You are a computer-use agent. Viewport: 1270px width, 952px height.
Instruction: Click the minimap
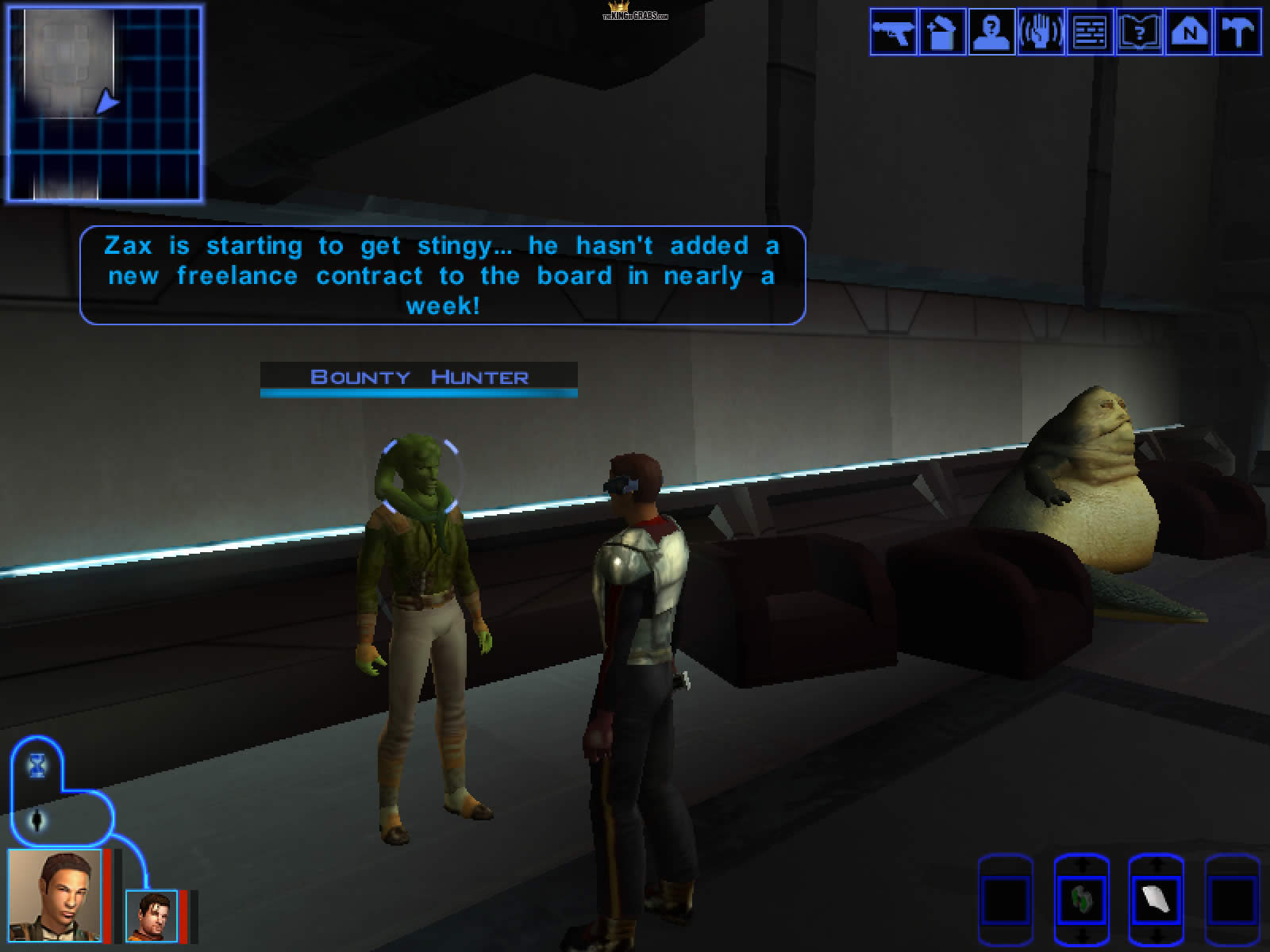(x=105, y=103)
